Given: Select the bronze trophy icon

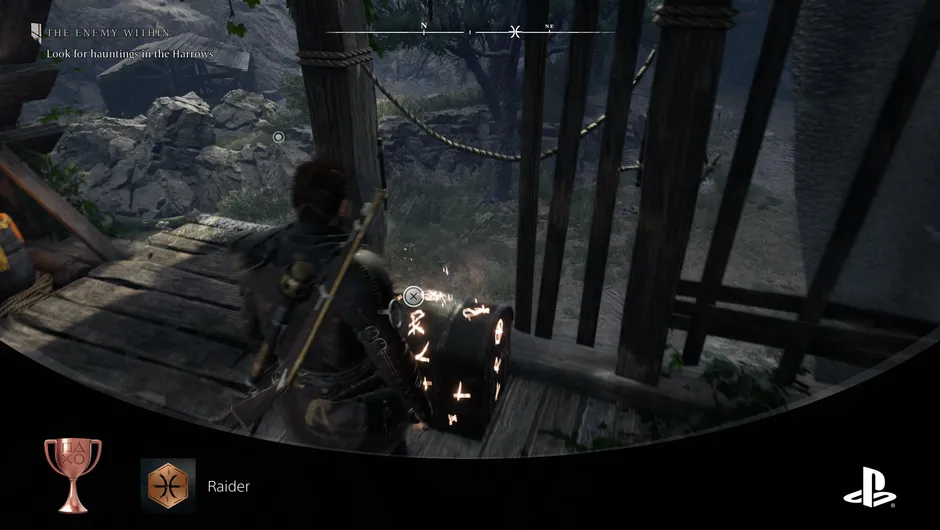Looking at the screenshot, I should click(72, 476).
